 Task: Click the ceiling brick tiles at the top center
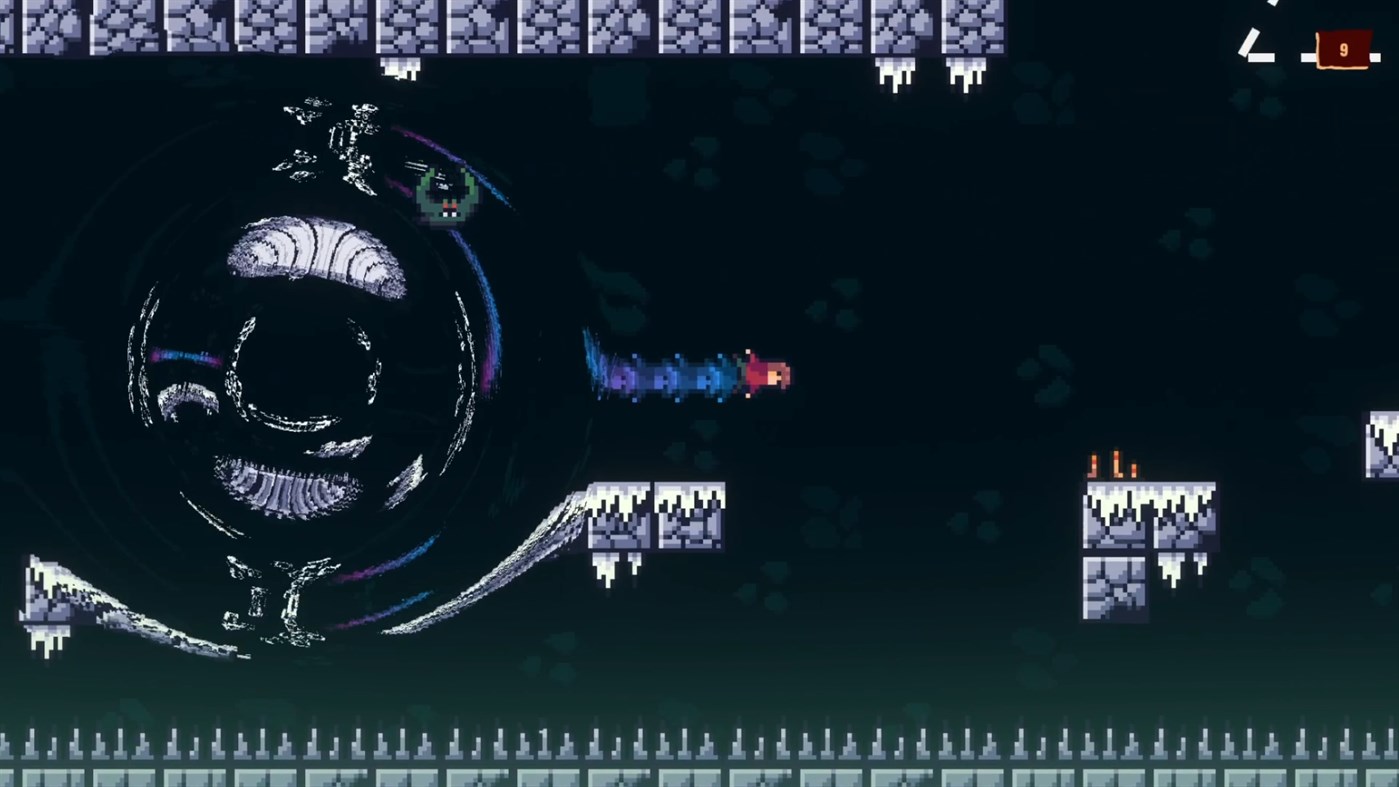coord(700,30)
